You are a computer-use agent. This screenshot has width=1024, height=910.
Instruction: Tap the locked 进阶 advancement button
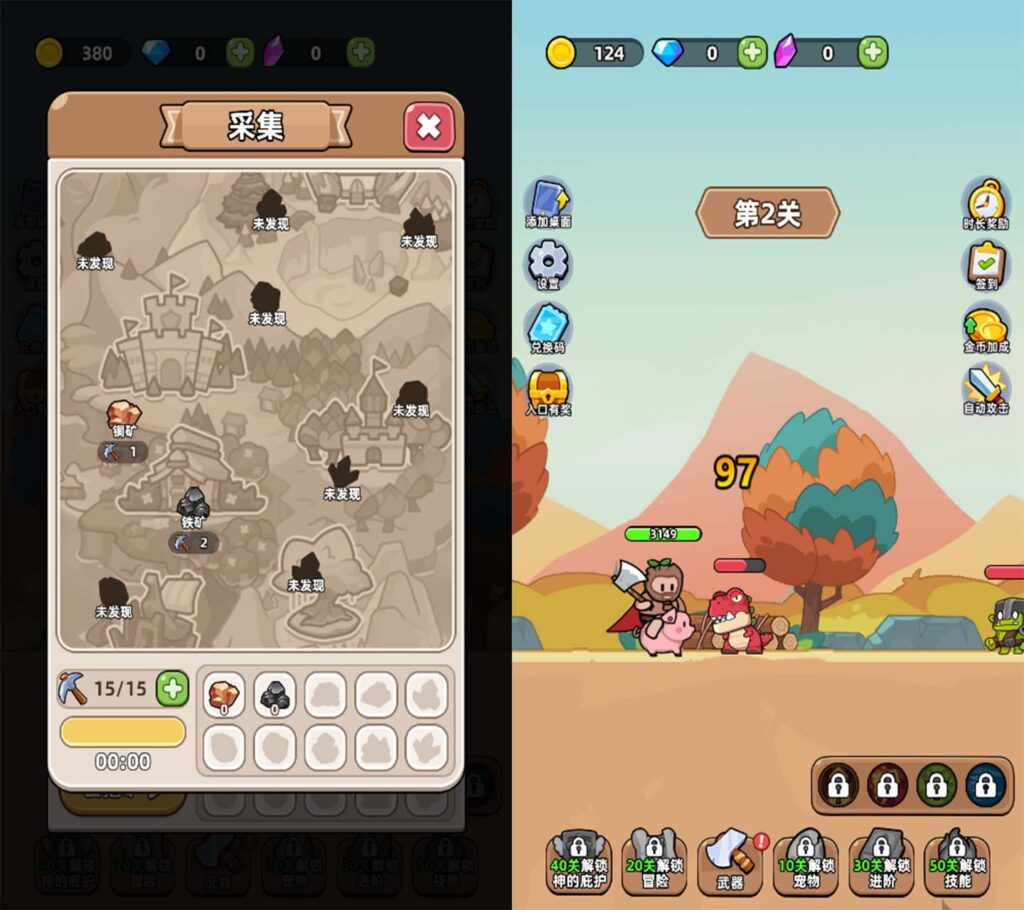(x=882, y=860)
